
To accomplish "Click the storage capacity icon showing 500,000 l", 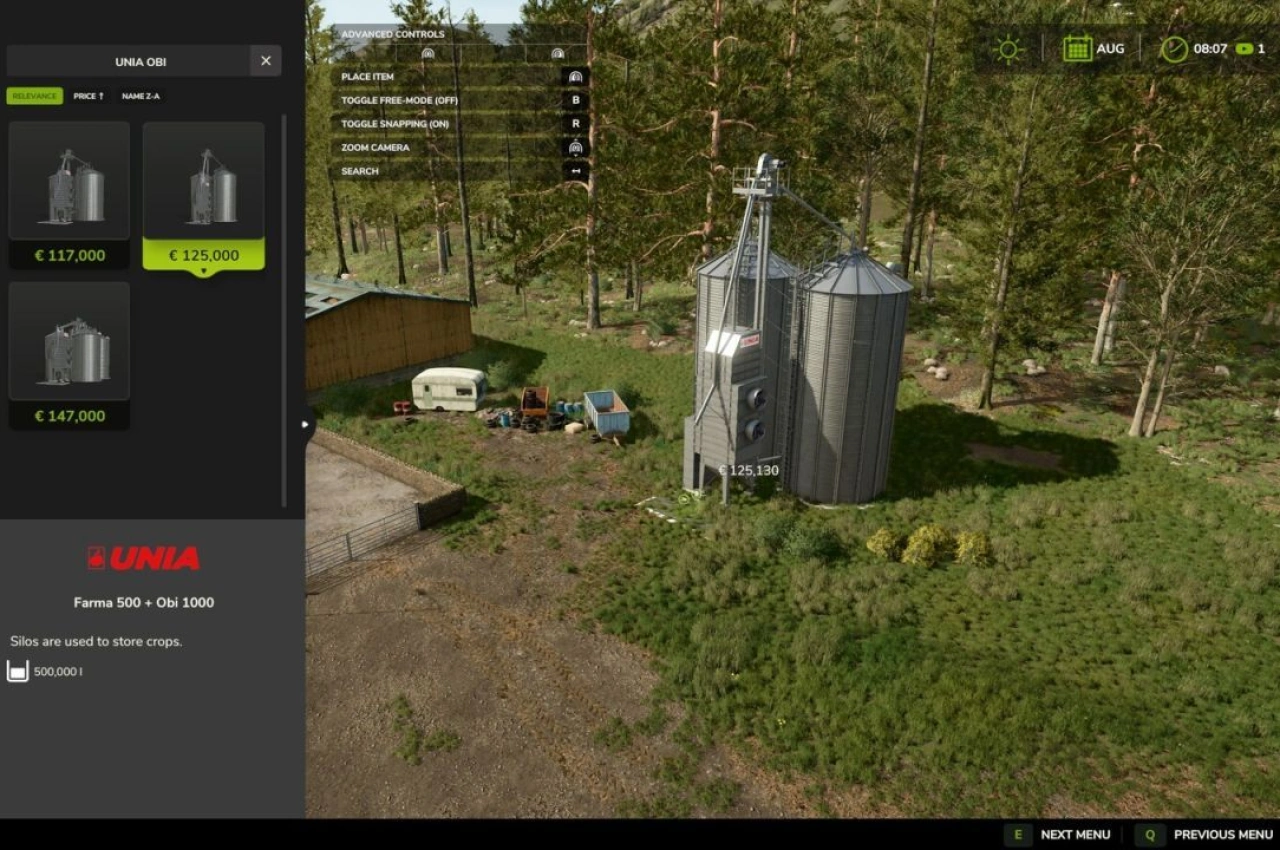I will [x=17, y=671].
